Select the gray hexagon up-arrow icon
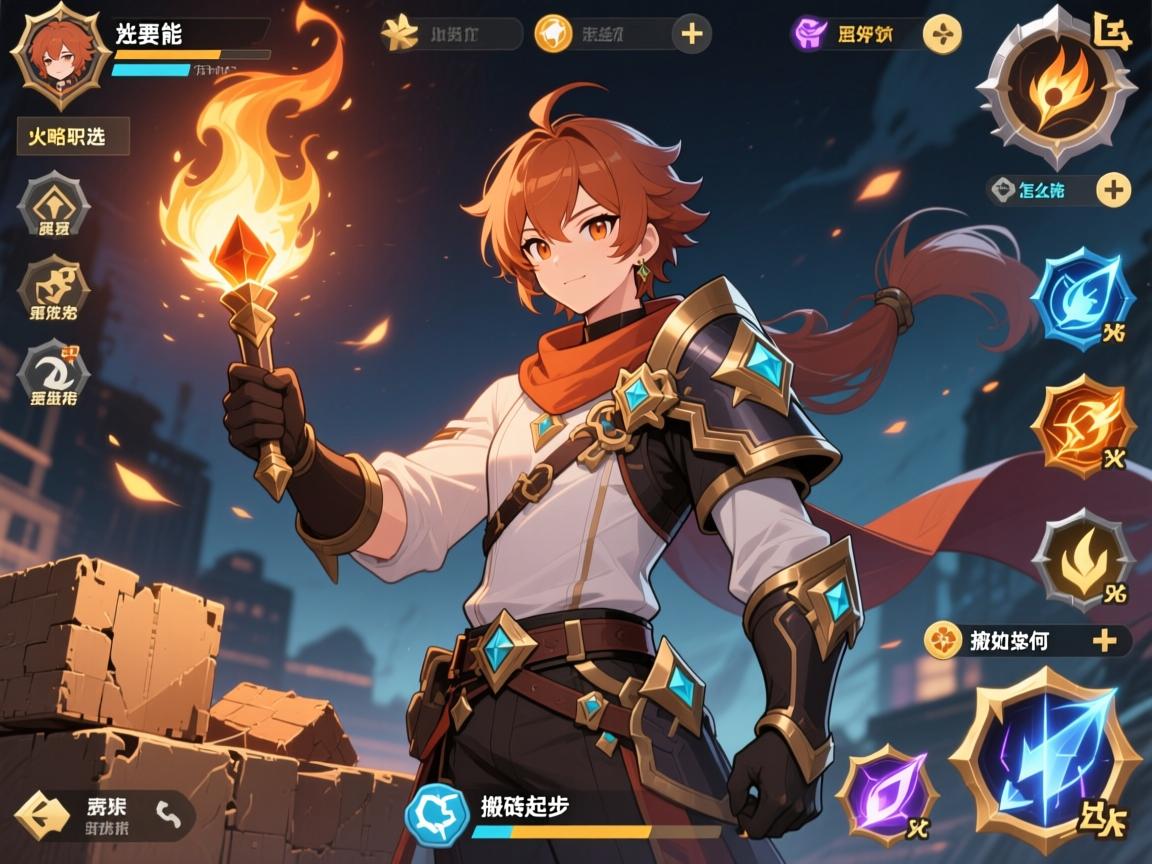 click(x=53, y=204)
